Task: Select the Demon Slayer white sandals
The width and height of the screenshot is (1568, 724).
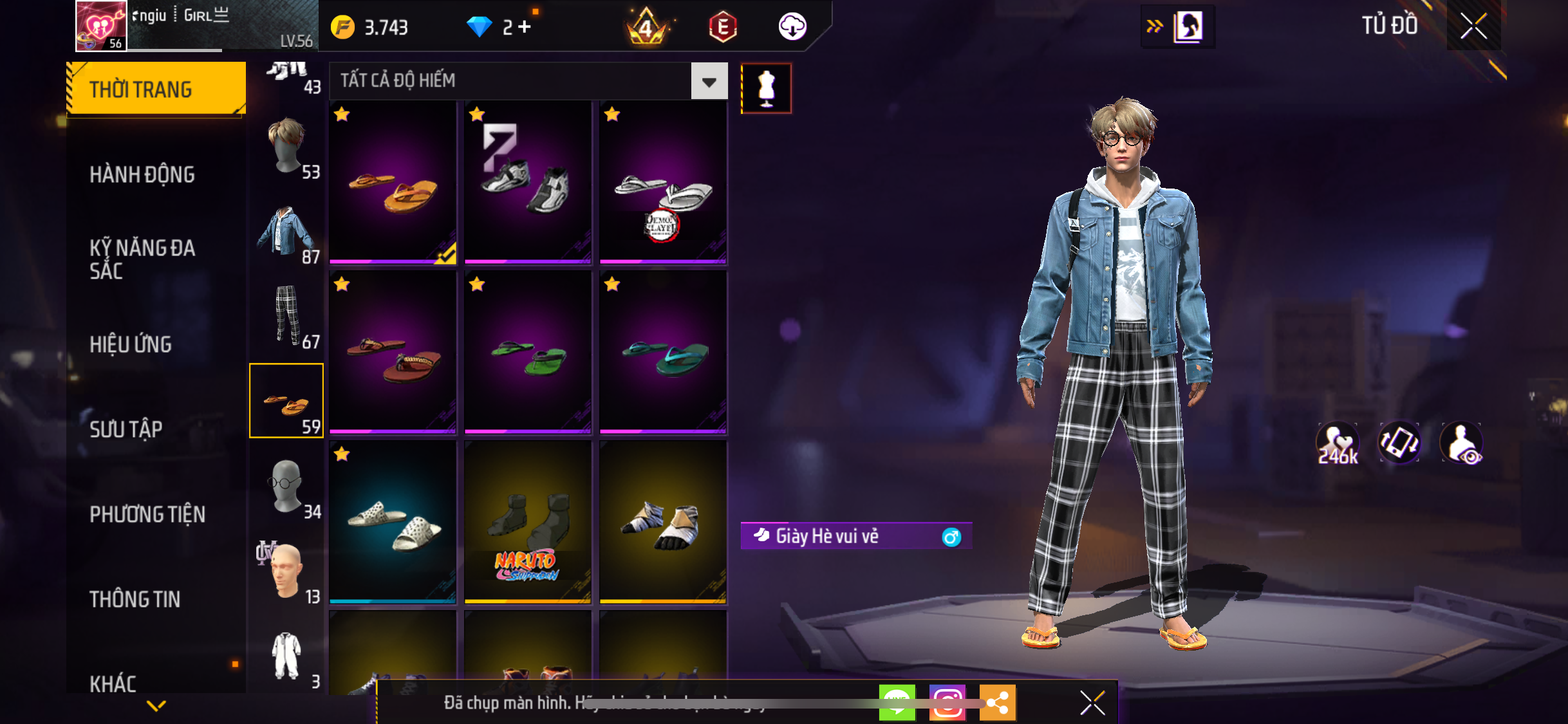Action: tap(663, 182)
